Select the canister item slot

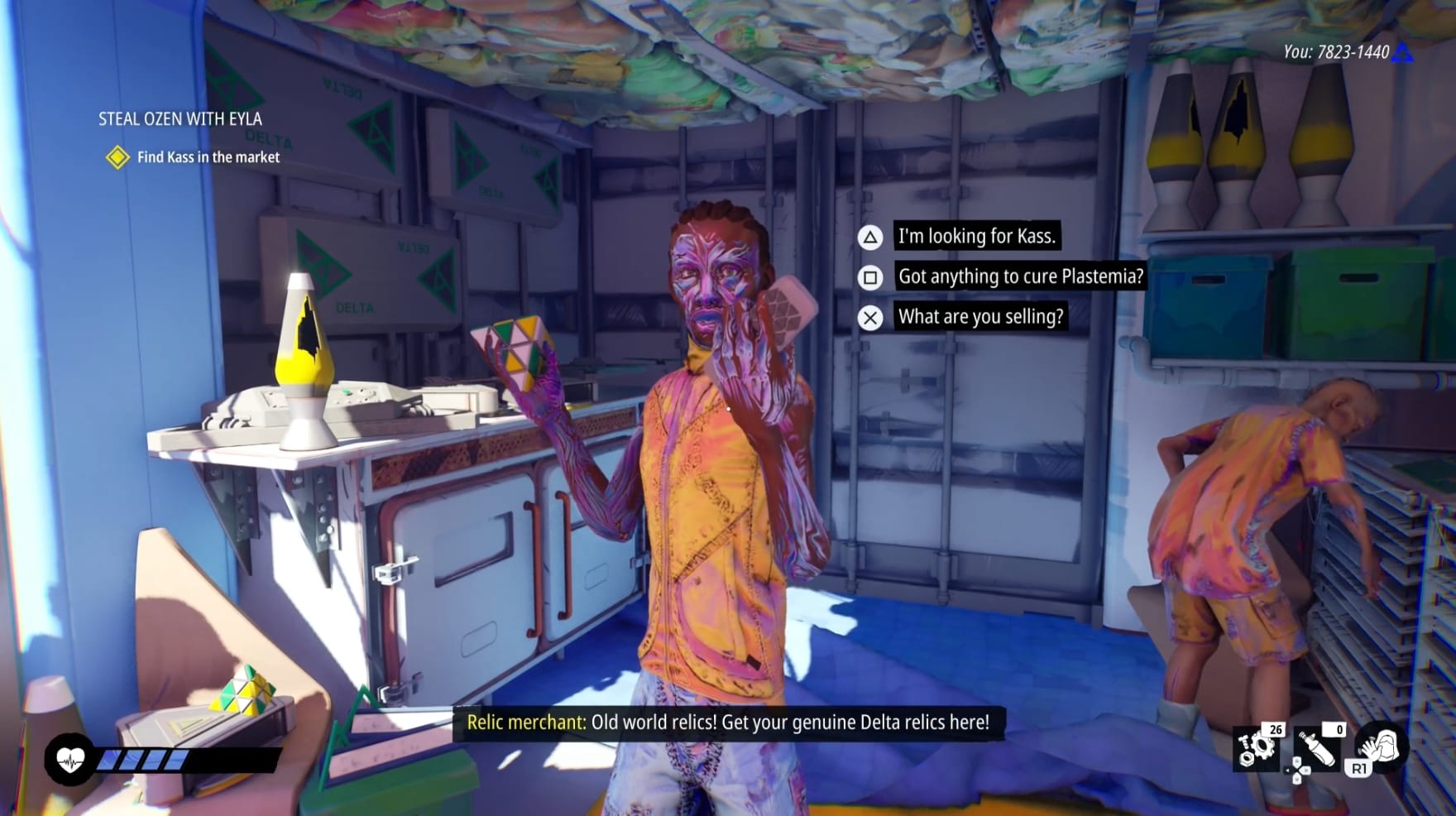(x=1318, y=748)
